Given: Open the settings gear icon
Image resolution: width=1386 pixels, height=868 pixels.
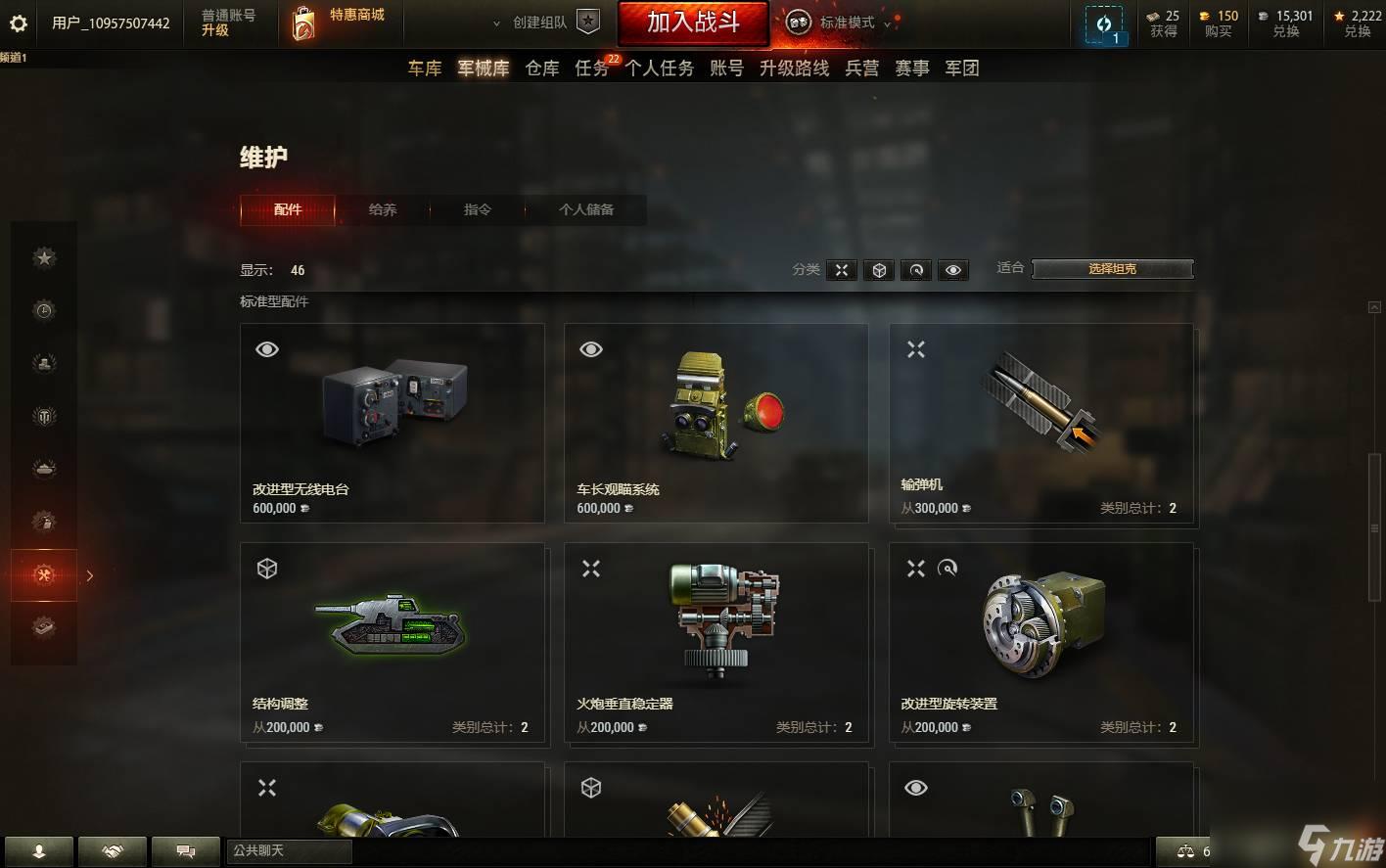Looking at the screenshot, I should click(19, 23).
